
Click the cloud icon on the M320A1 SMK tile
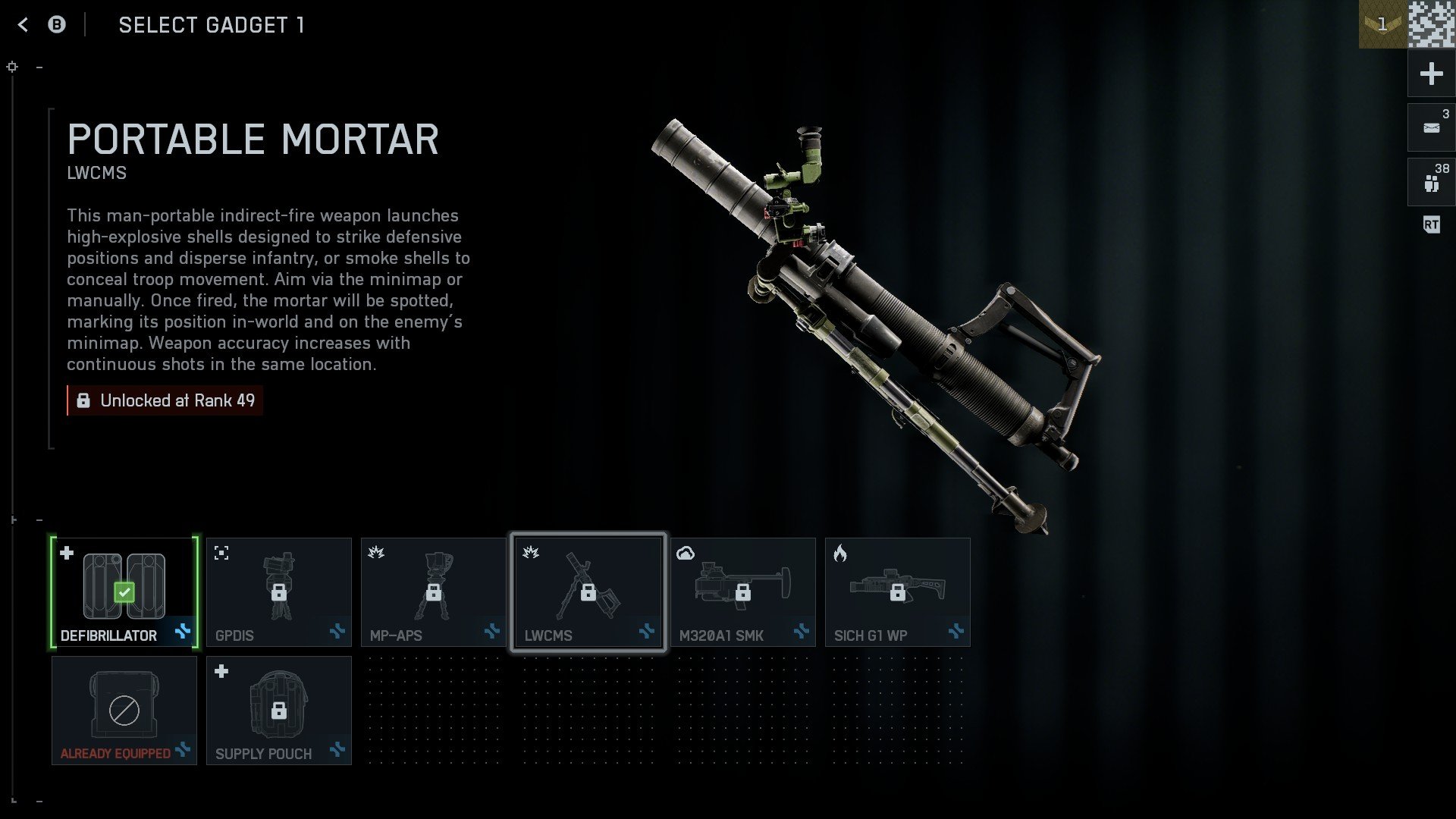[685, 553]
